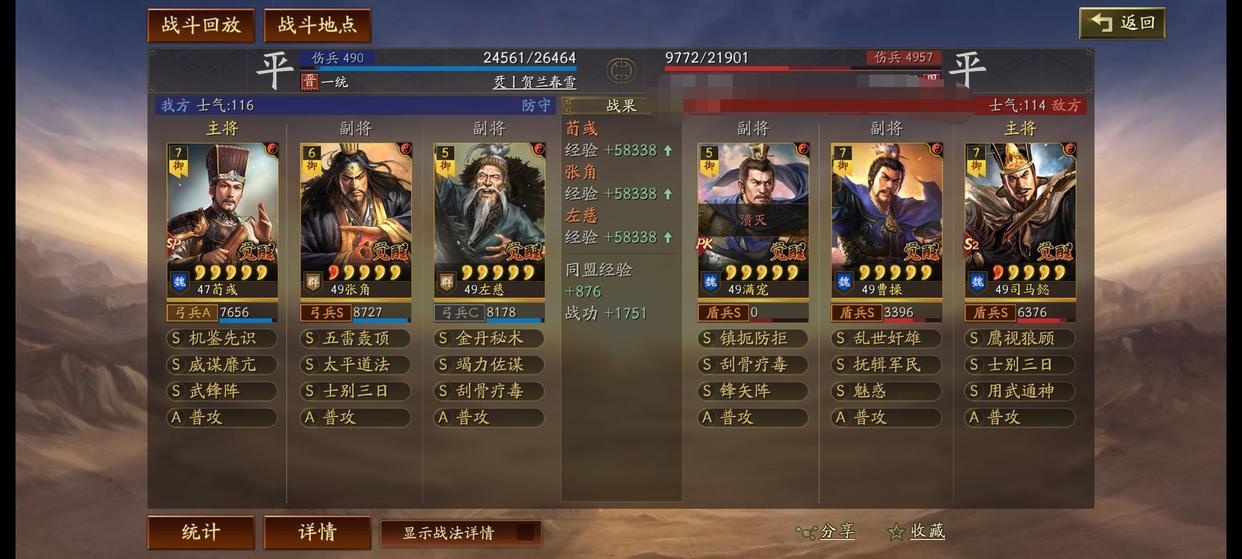
Task: Open the 统计 statistics panel
Action: 200,532
